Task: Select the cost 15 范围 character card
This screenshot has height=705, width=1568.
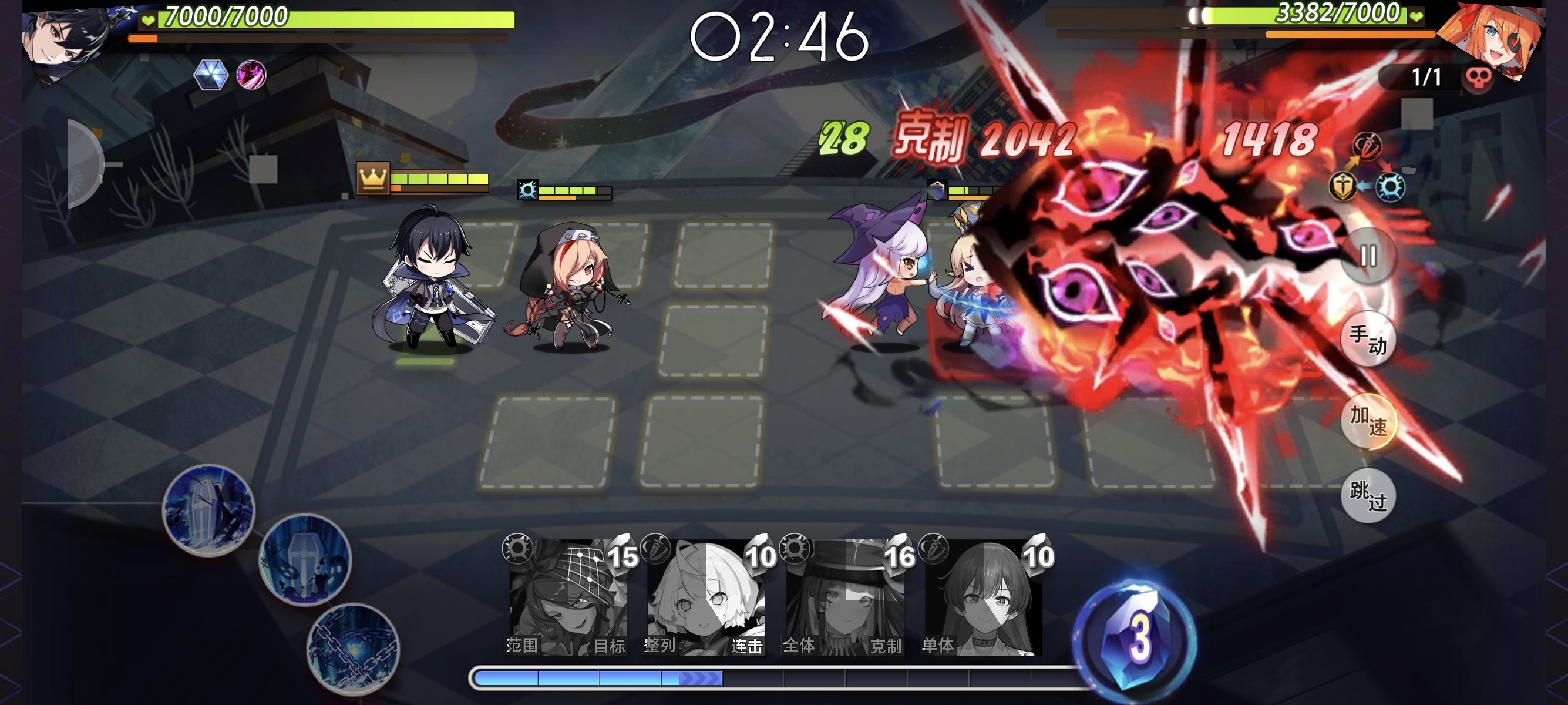Action: [567, 597]
